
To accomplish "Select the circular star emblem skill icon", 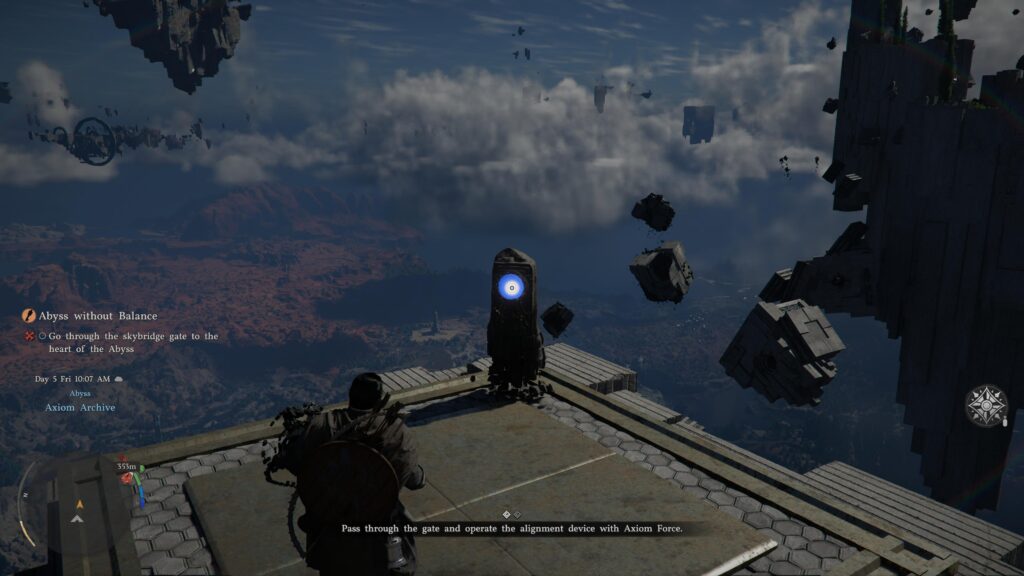I will coord(986,406).
